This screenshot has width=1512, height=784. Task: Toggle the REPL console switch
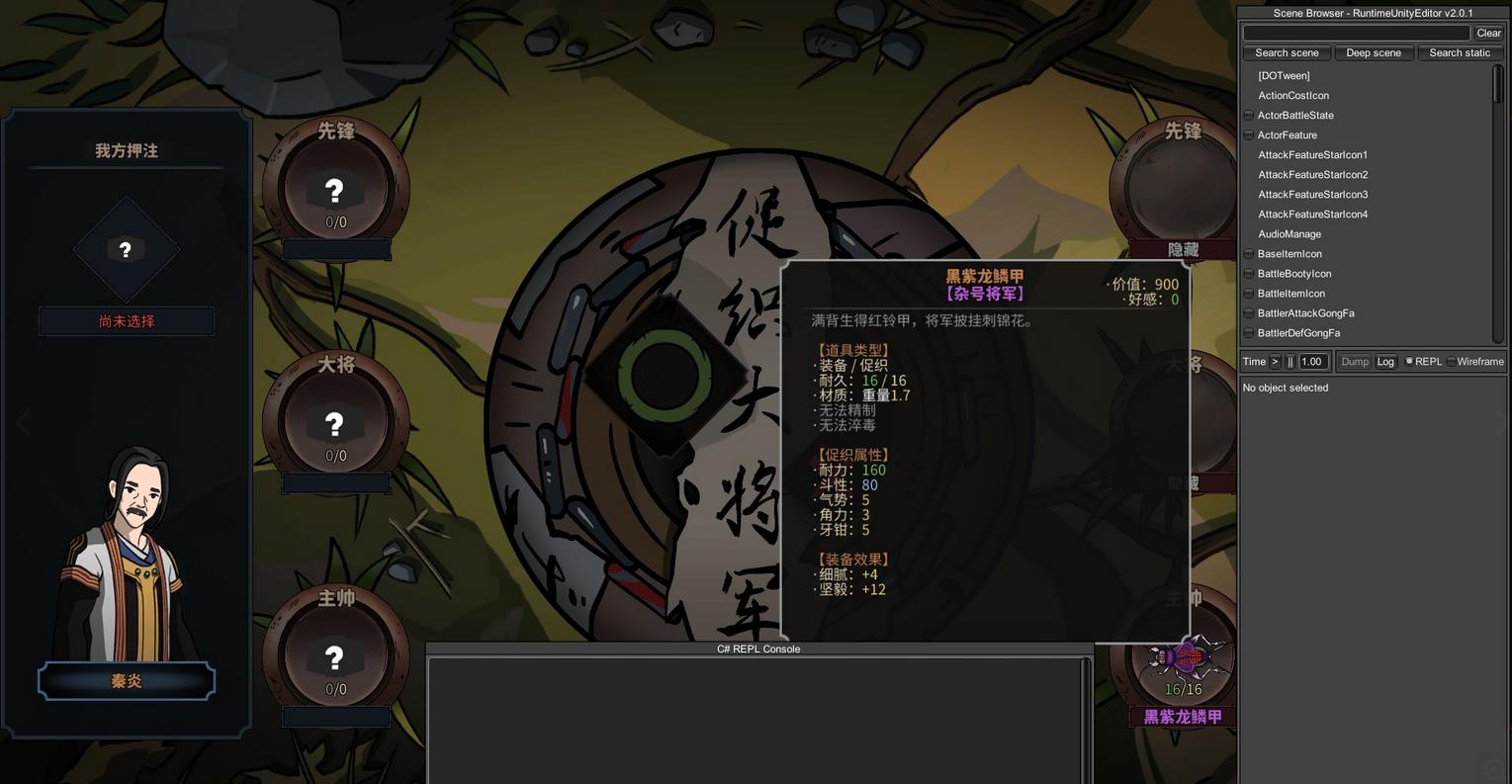1408,361
